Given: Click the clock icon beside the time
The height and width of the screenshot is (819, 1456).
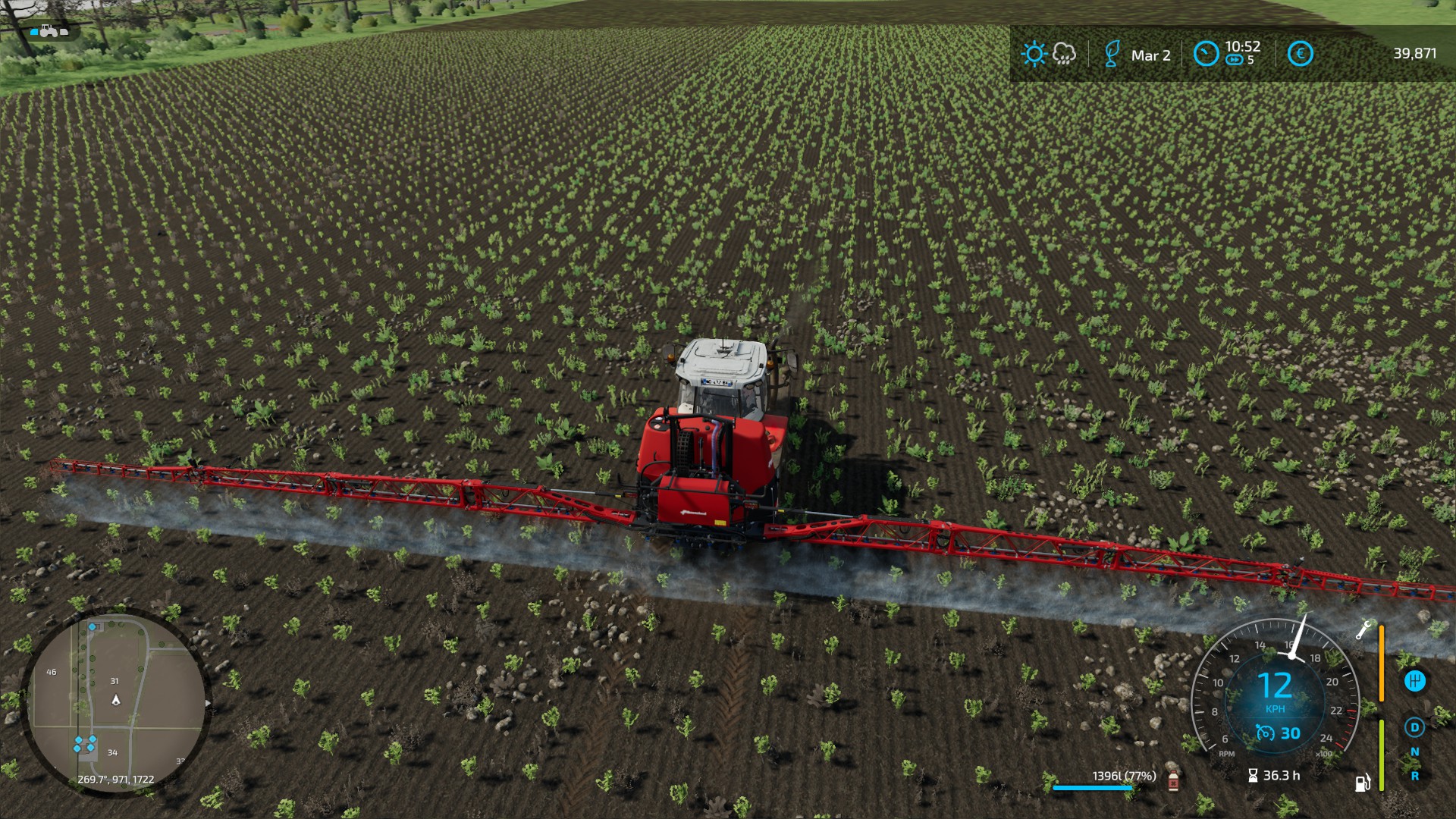Looking at the screenshot, I should 1206,54.
